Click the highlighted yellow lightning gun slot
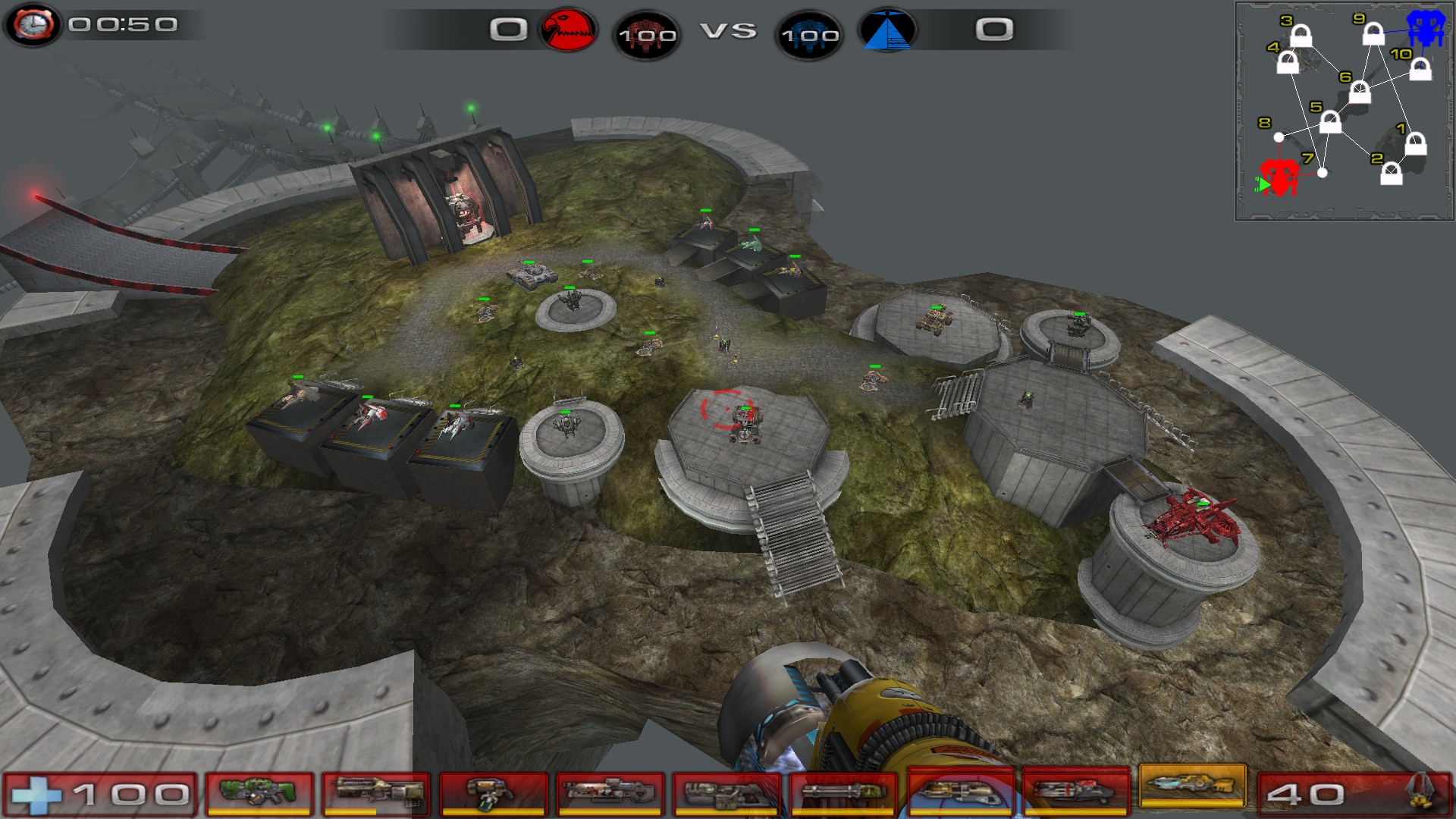Viewport: 1456px width, 819px height. (x=1193, y=786)
